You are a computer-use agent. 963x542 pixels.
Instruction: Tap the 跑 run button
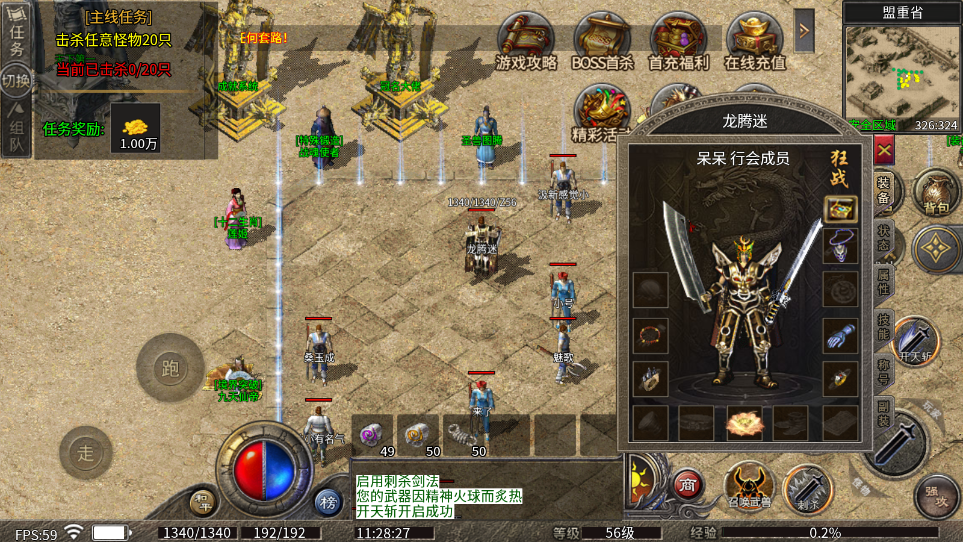coord(170,368)
